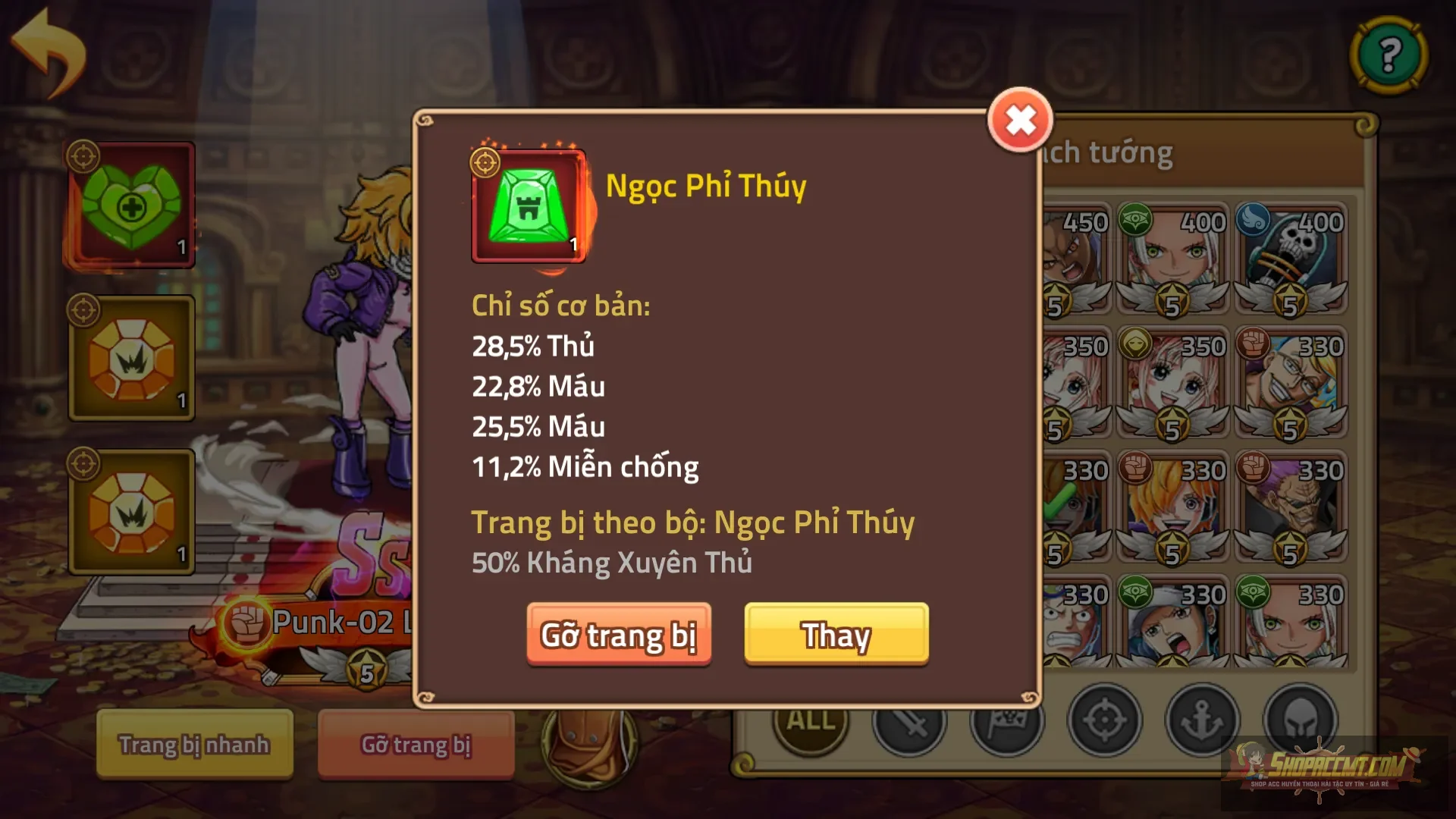Screen dimensions: 1456x819
Task: Open the help question mark
Action: 1389,55
